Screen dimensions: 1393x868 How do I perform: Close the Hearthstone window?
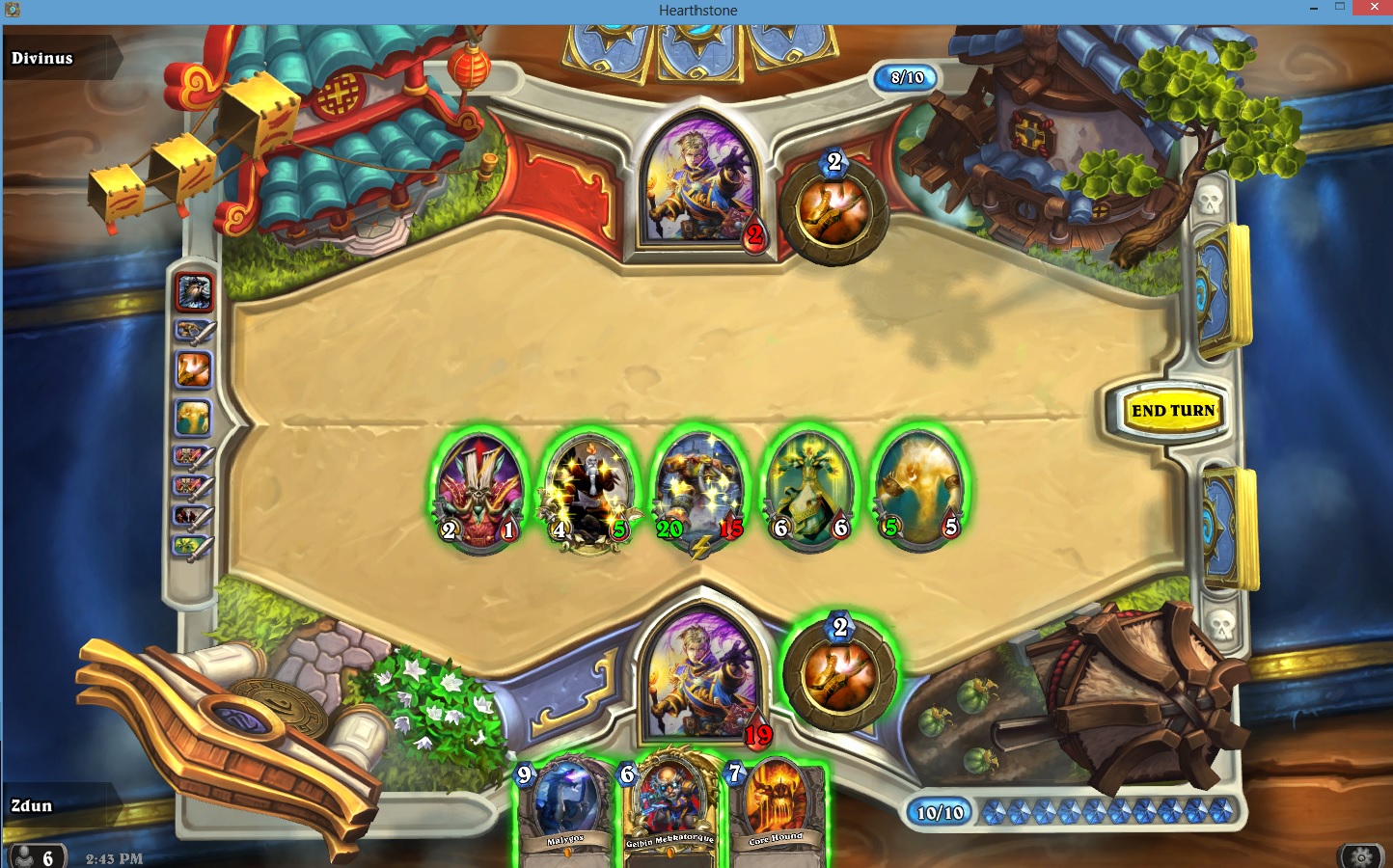point(1371,8)
